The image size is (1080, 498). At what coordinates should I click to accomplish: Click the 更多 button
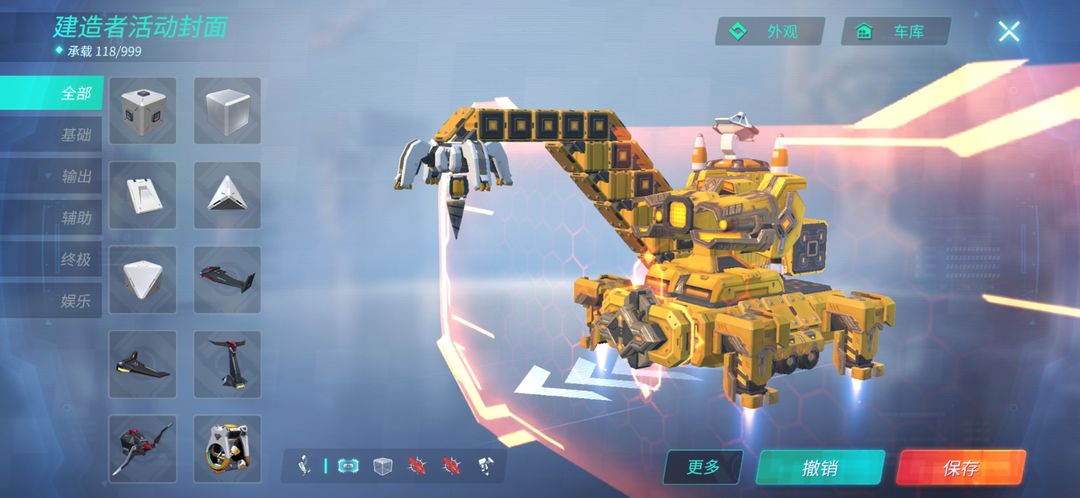tap(704, 467)
